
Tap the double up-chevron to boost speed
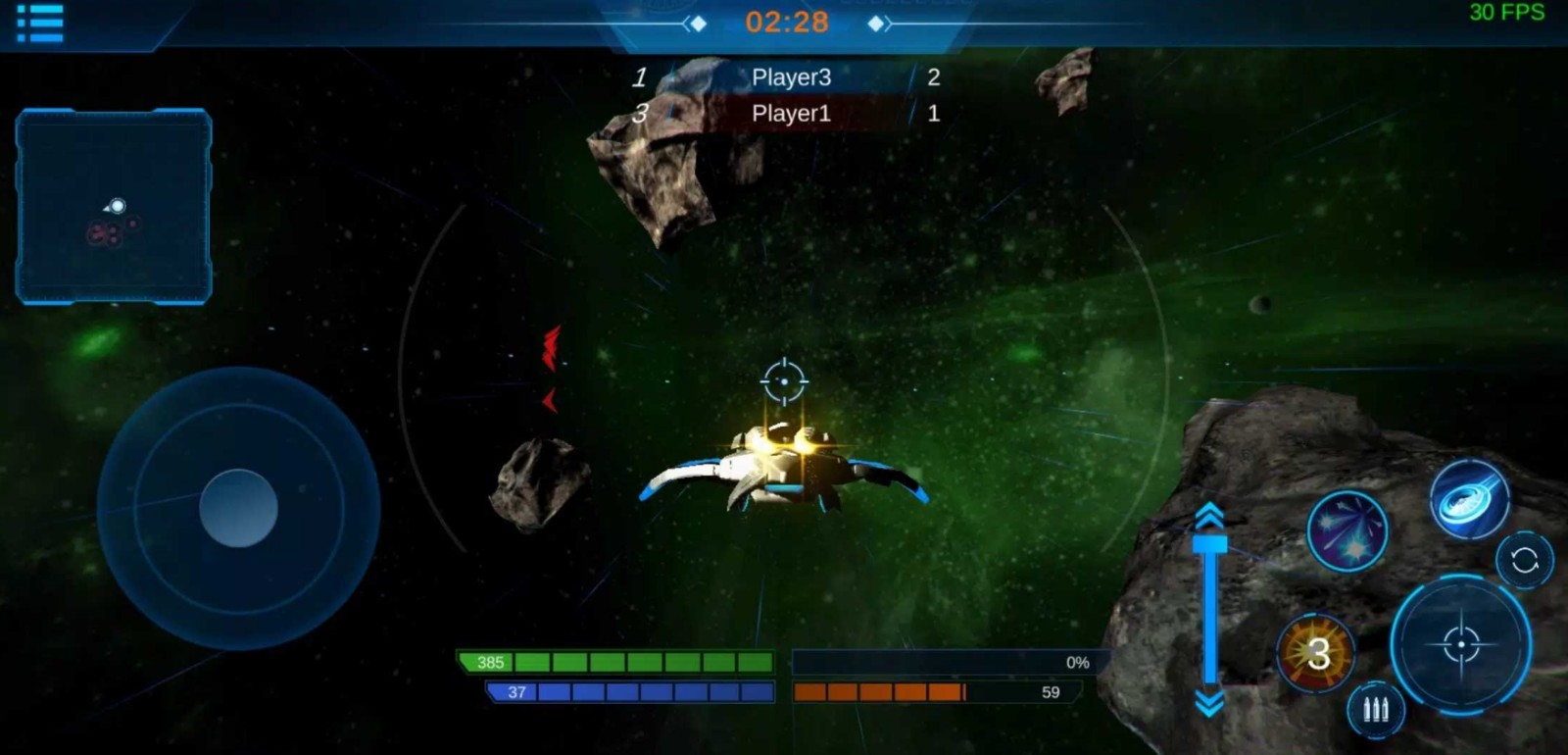point(1211,515)
